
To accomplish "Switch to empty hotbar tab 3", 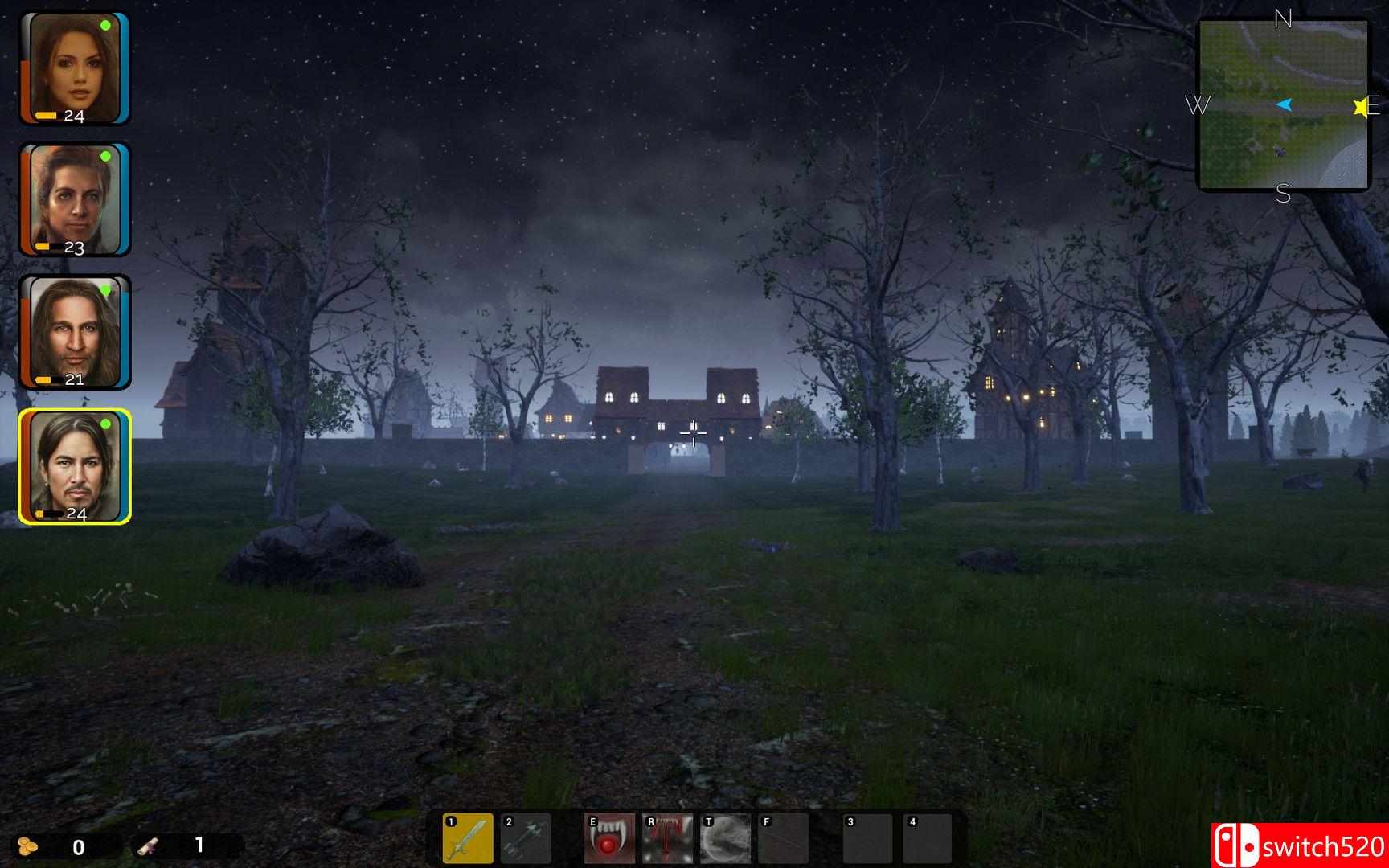I will click(867, 838).
